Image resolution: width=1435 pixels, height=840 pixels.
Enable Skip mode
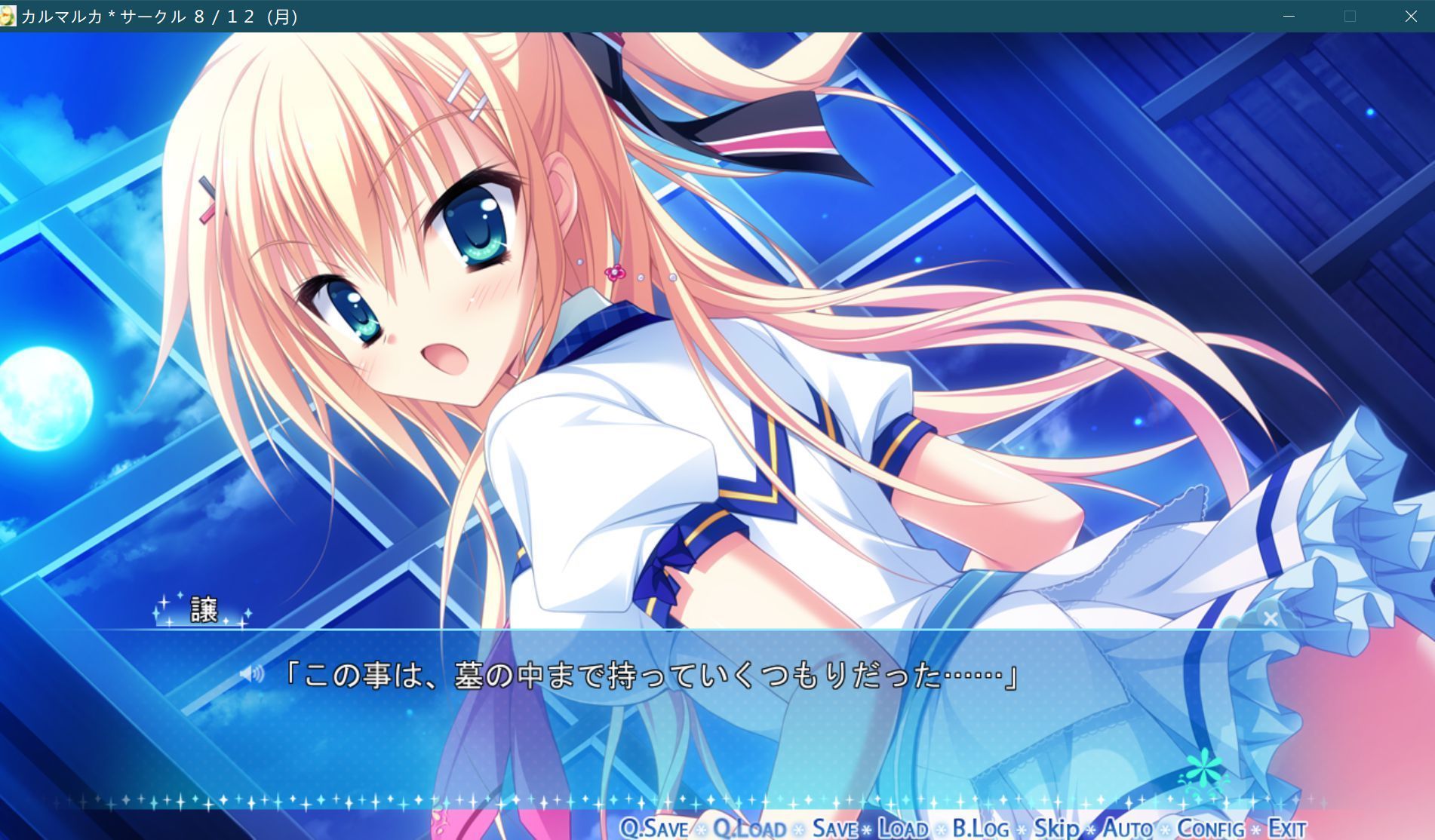(1056, 826)
